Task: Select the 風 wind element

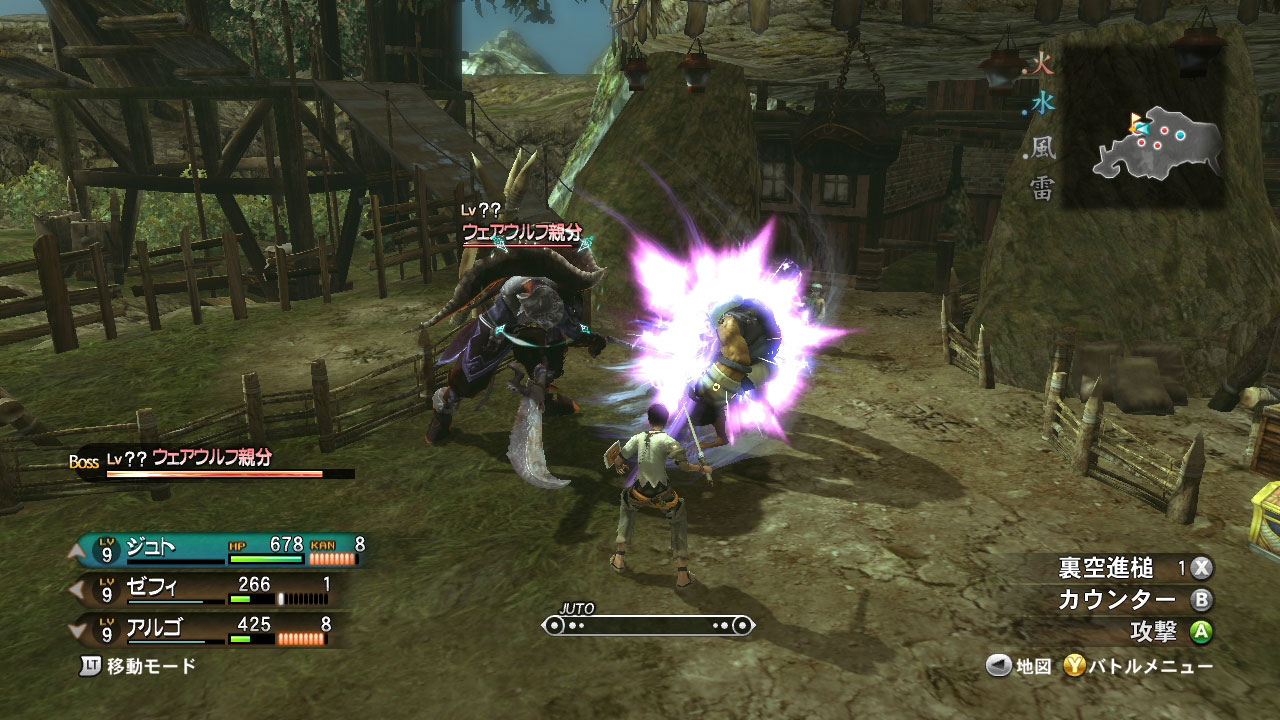Action: [x=1043, y=149]
